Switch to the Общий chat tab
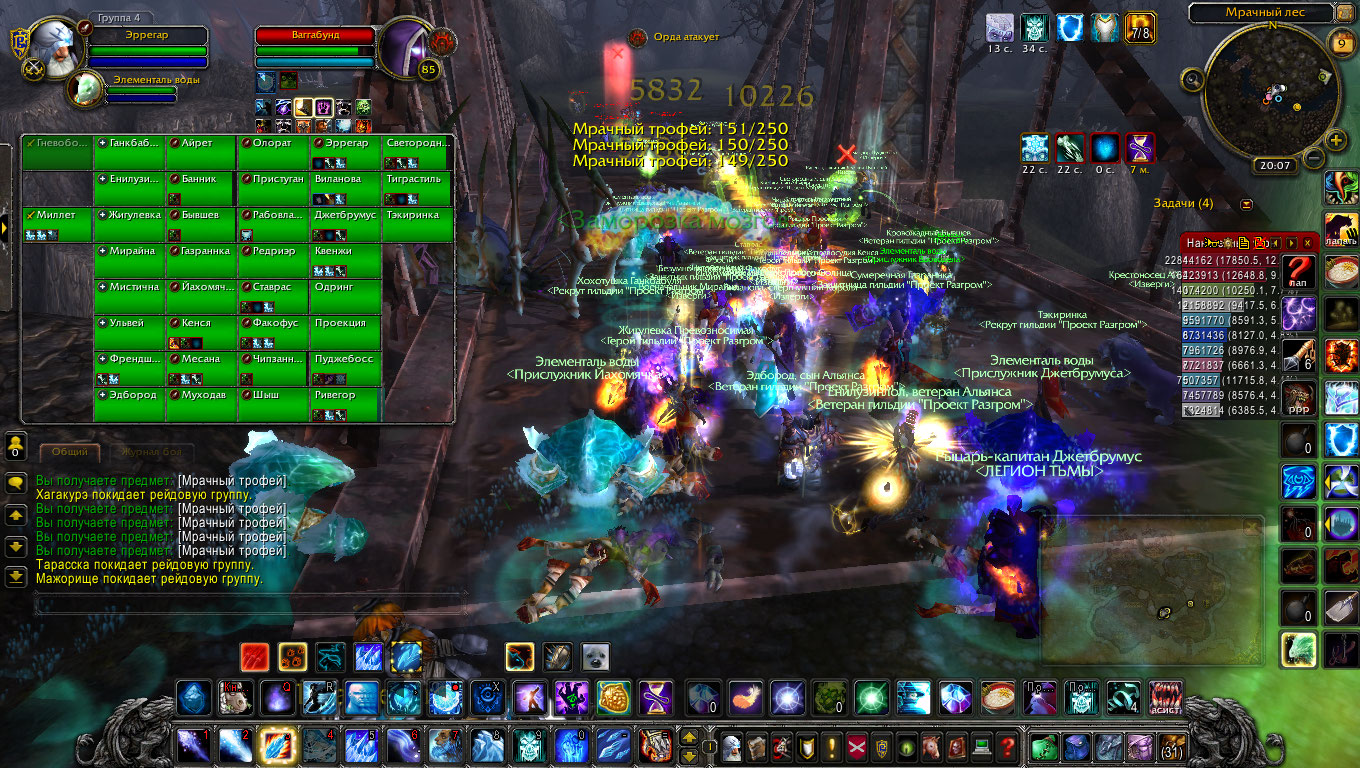This screenshot has width=1360, height=768. pos(69,452)
